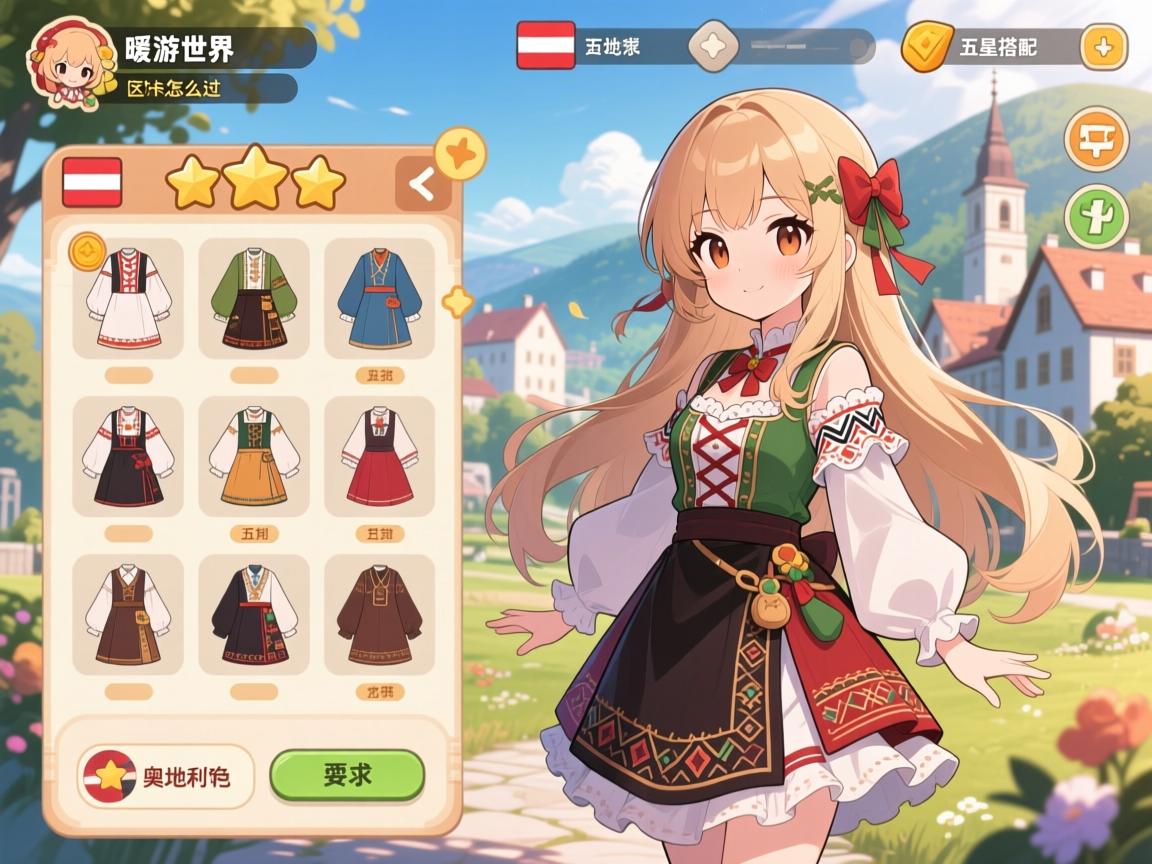
Task: Select the brown pinafore with white blouse
Action: pos(128,614)
